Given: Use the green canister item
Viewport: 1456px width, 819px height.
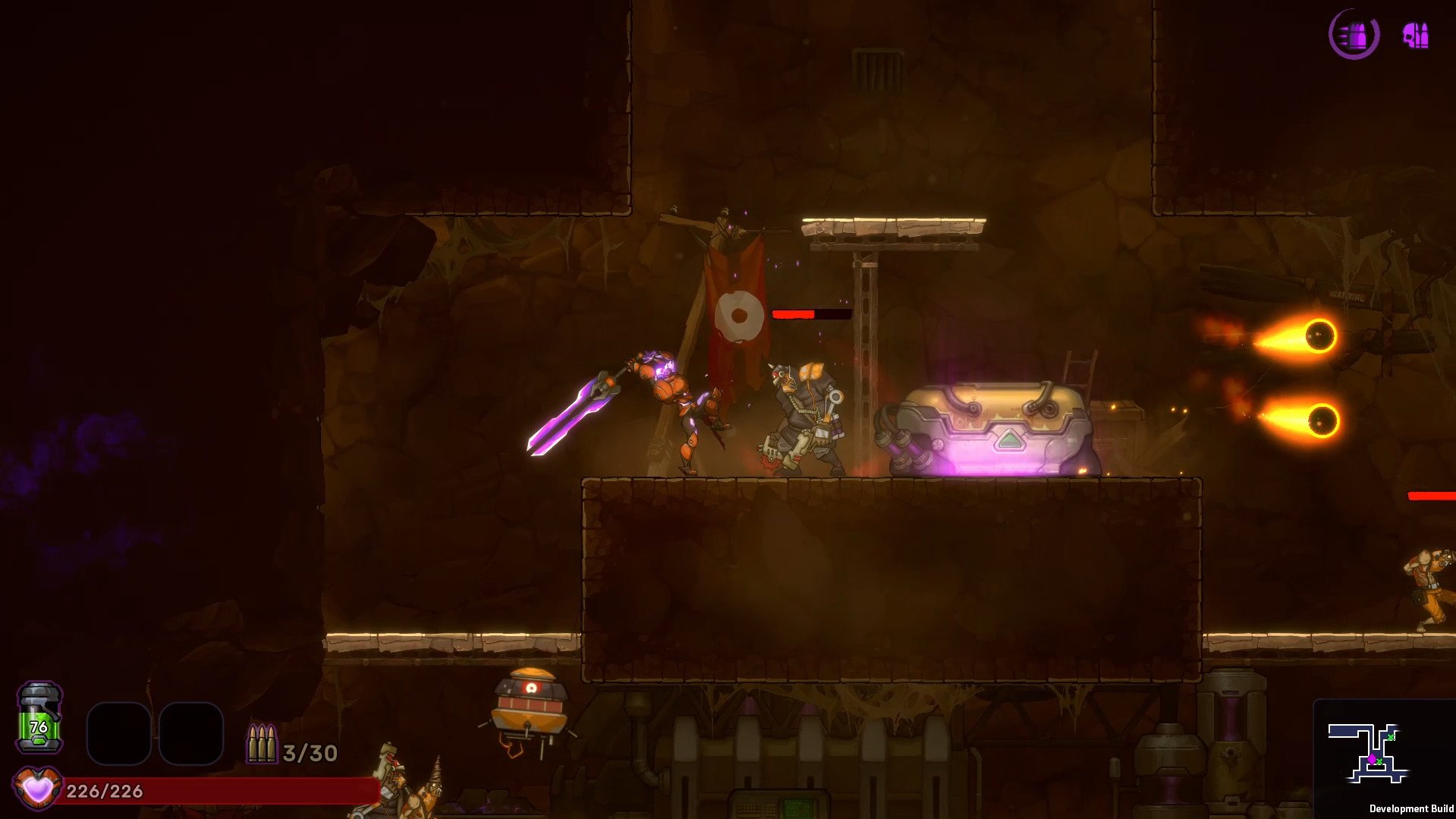Looking at the screenshot, I should pos(39,718).
